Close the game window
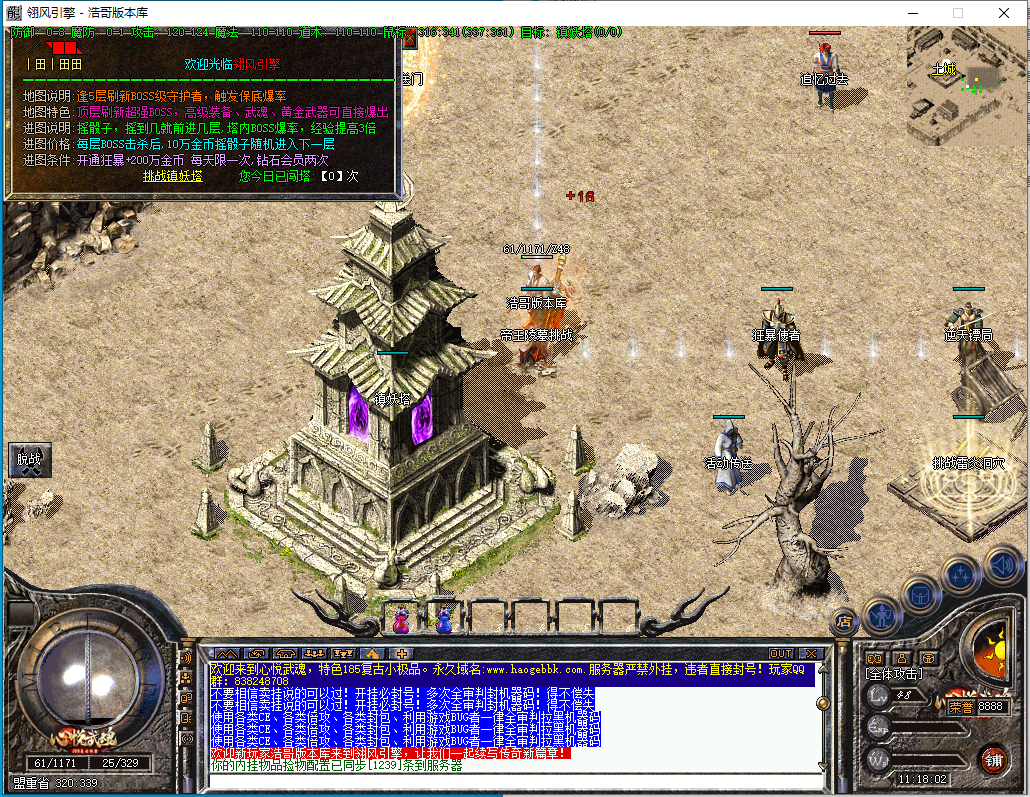 (1003, 13)
